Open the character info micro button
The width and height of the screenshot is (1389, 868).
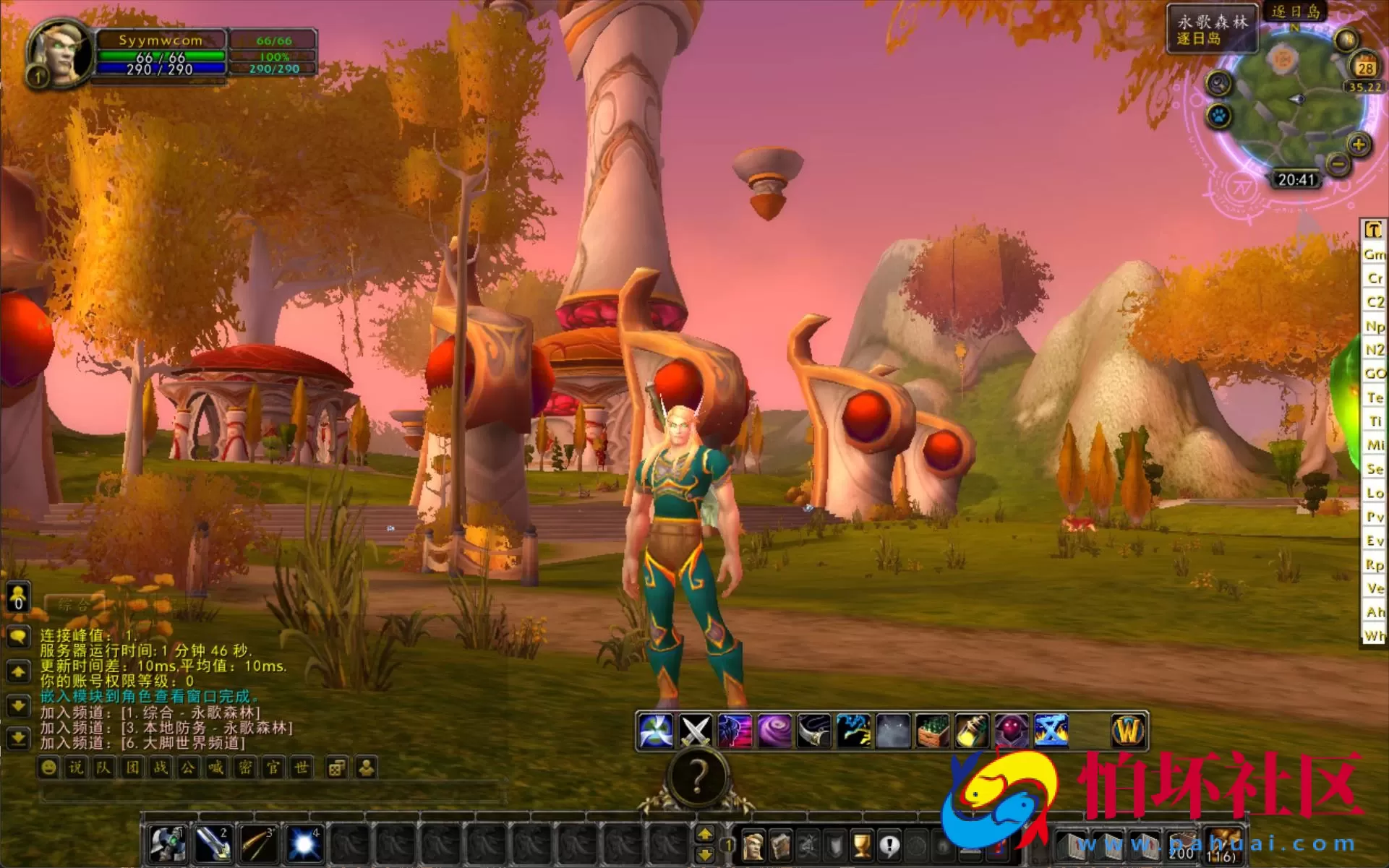point(753,845)
